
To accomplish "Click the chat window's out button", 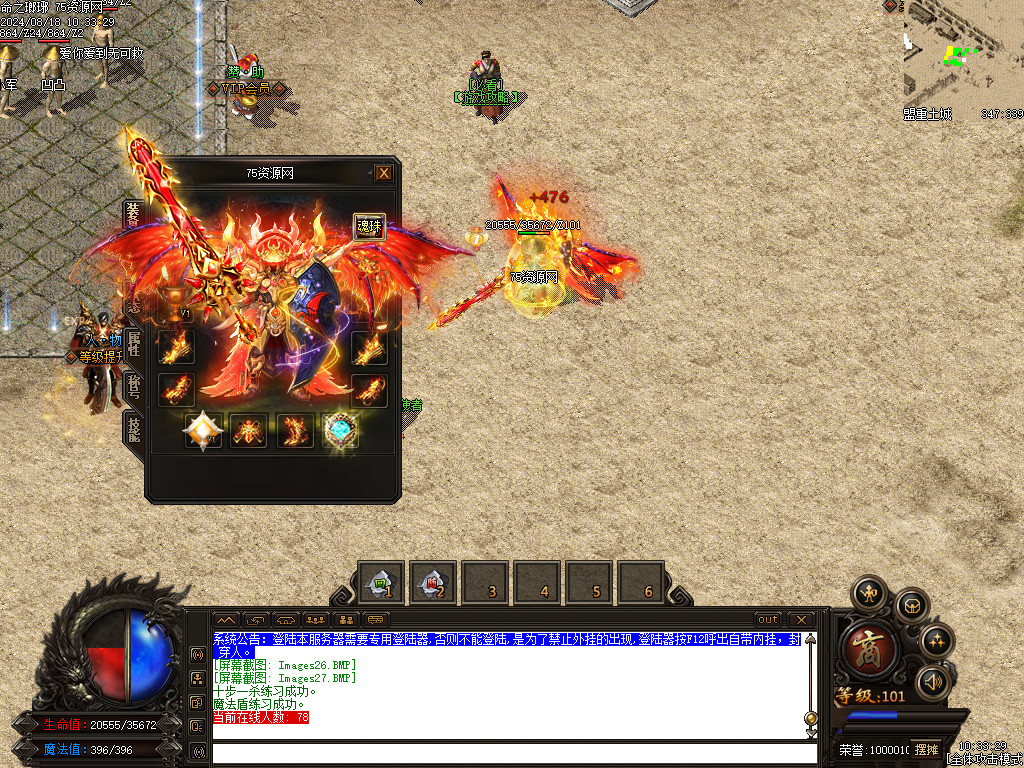I will point(768,620).
